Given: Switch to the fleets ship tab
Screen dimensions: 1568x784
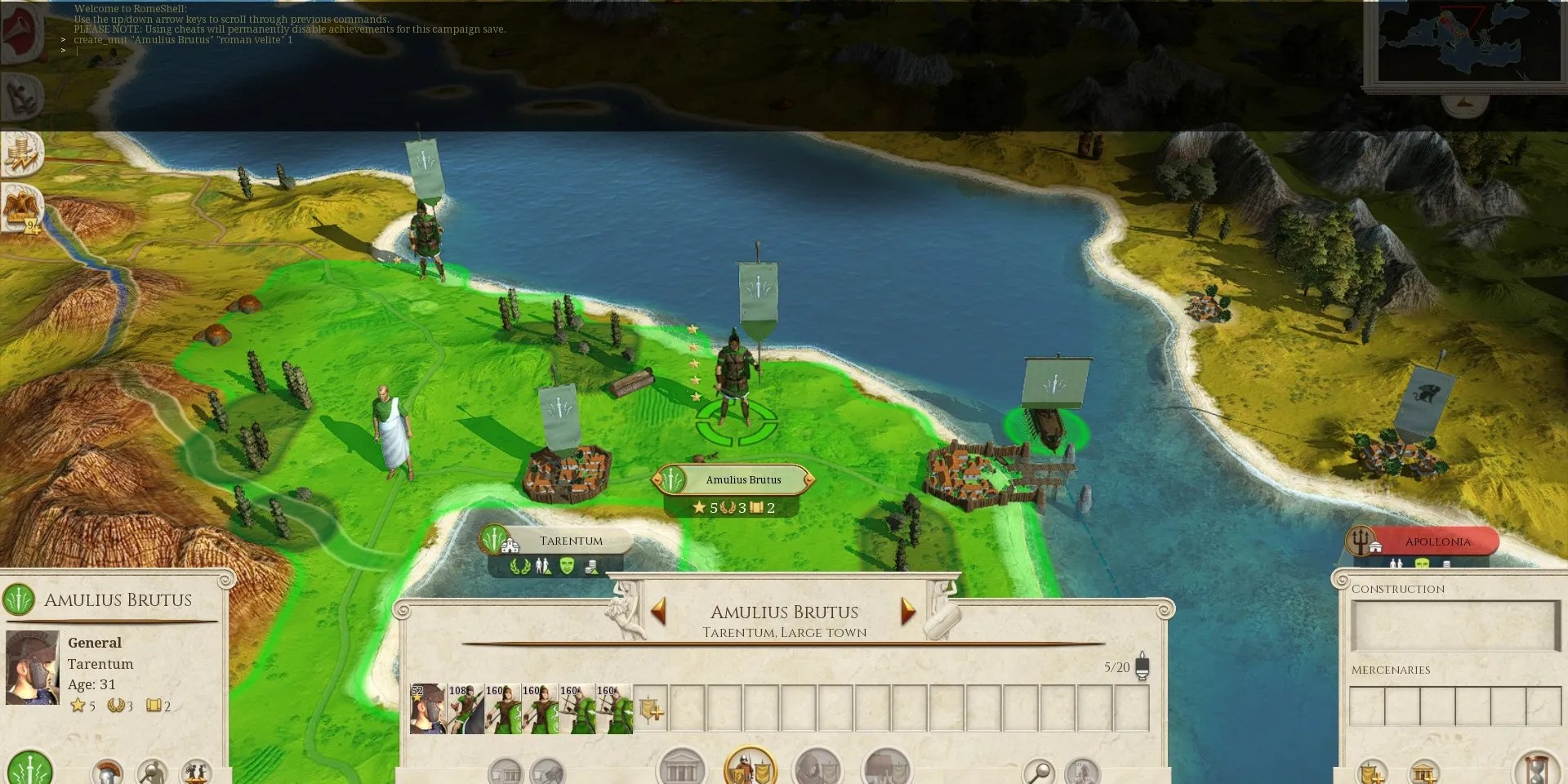Looking at the screenshot, I should click(886, 768).
